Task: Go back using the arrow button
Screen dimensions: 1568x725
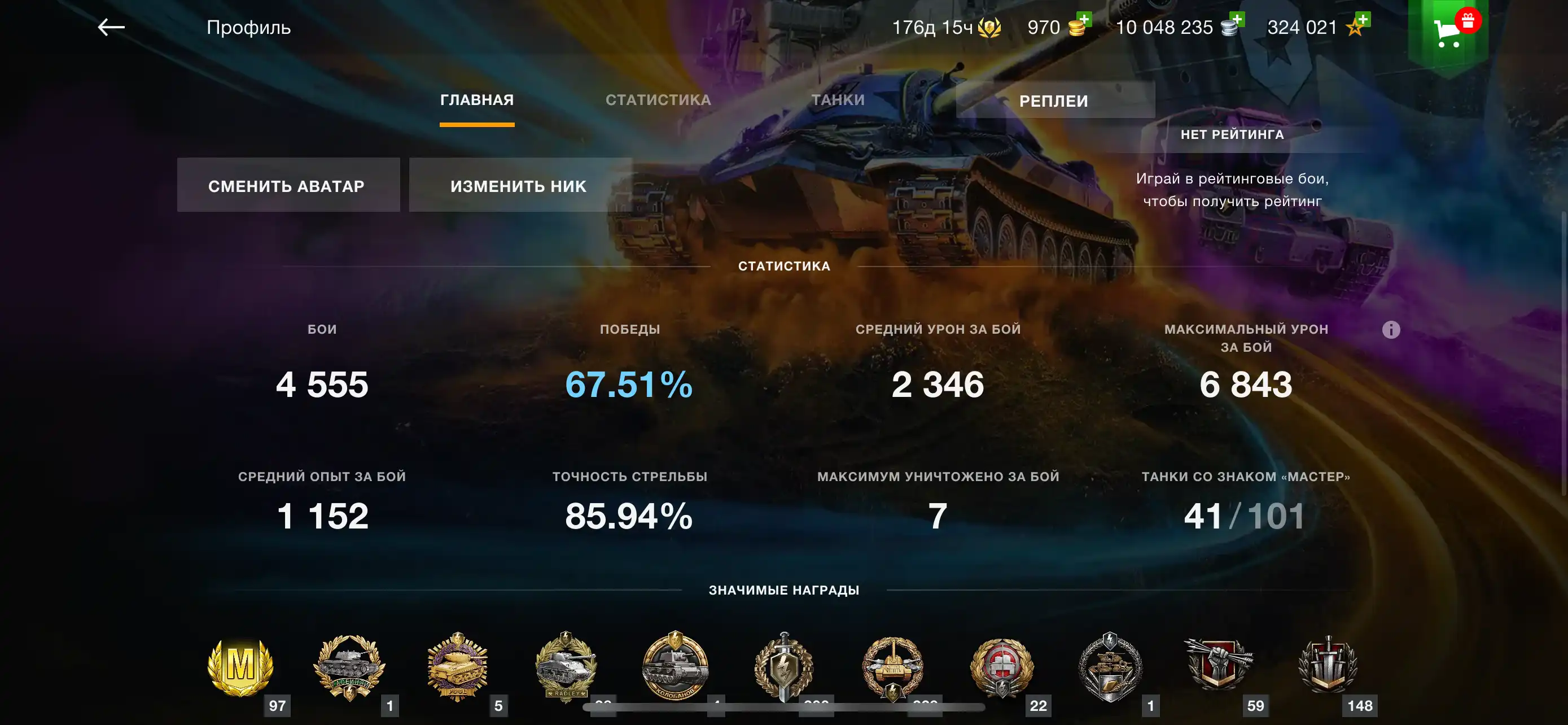Action: pos(111,28)
